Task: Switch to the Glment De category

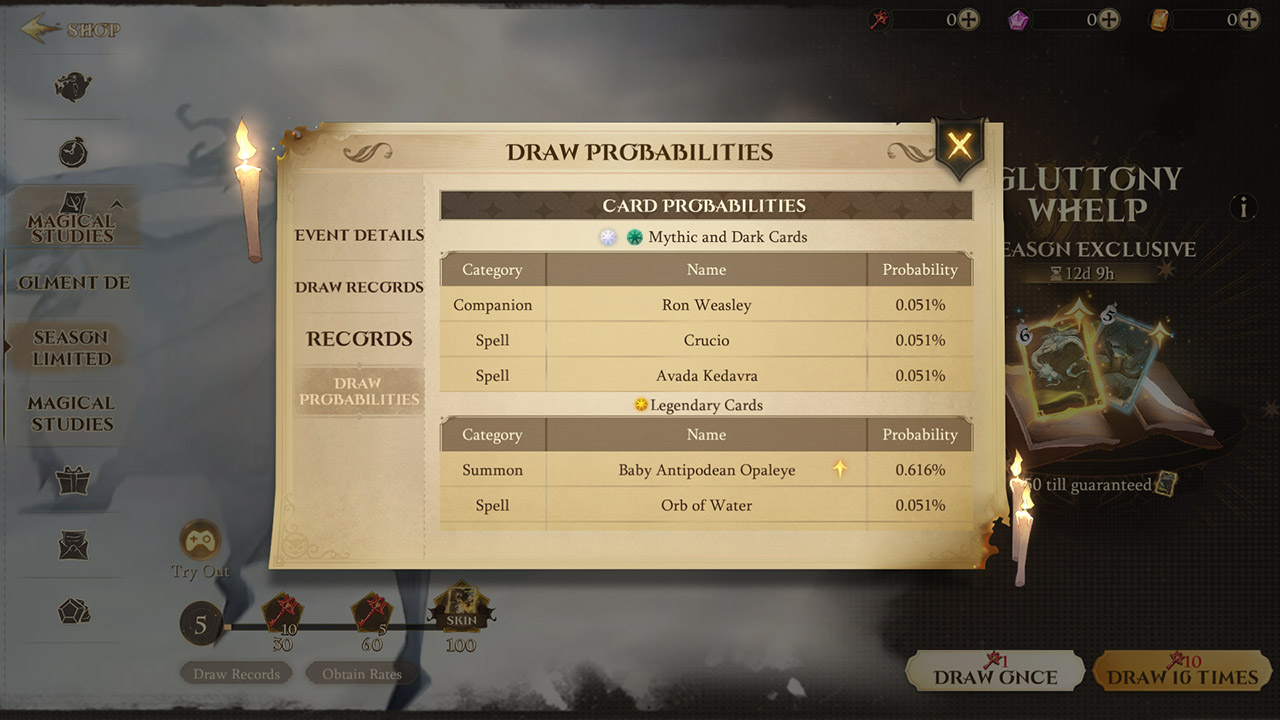Action: (x=70, y=283)
